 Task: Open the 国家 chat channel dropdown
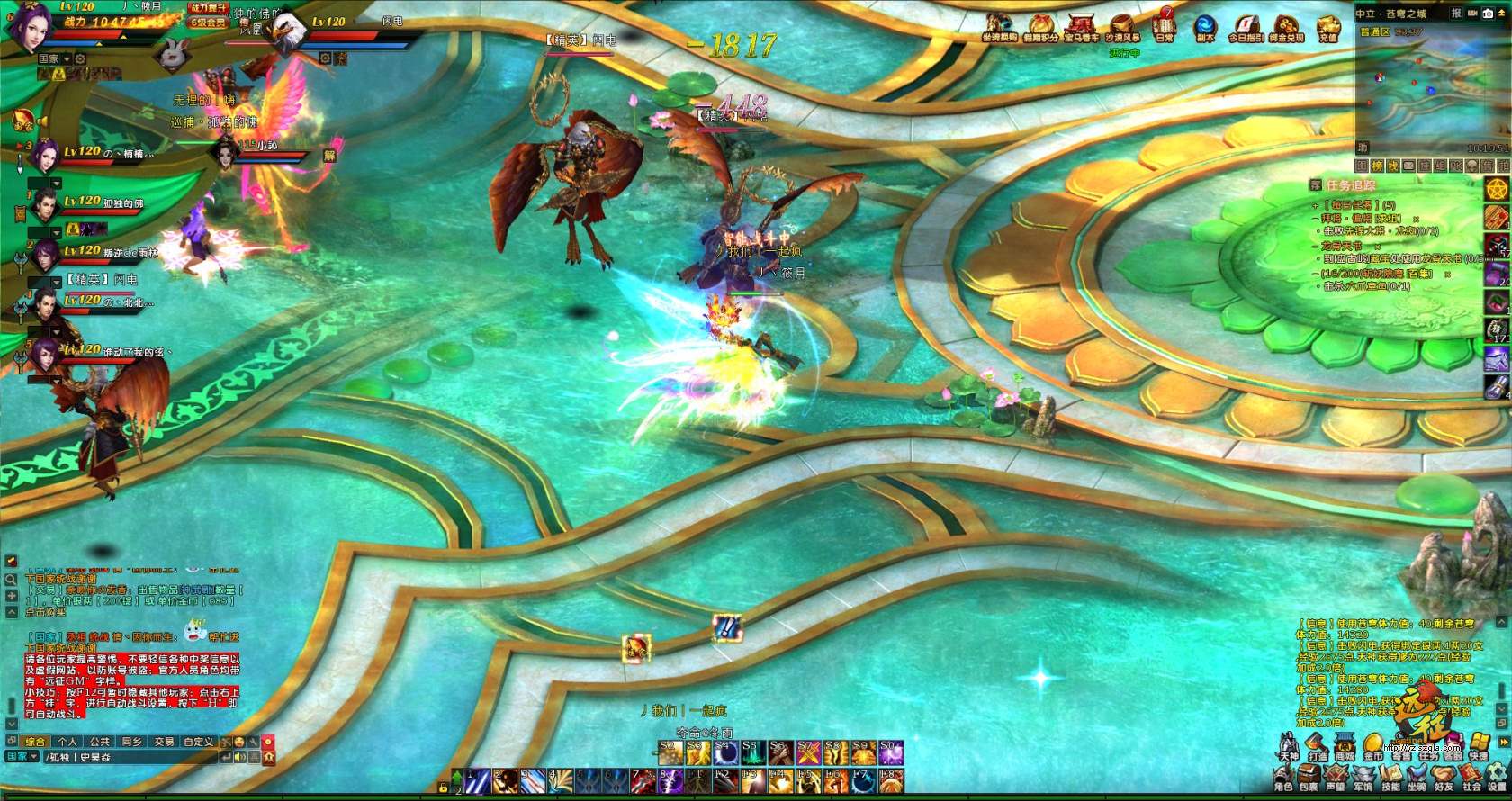[22, 757]
